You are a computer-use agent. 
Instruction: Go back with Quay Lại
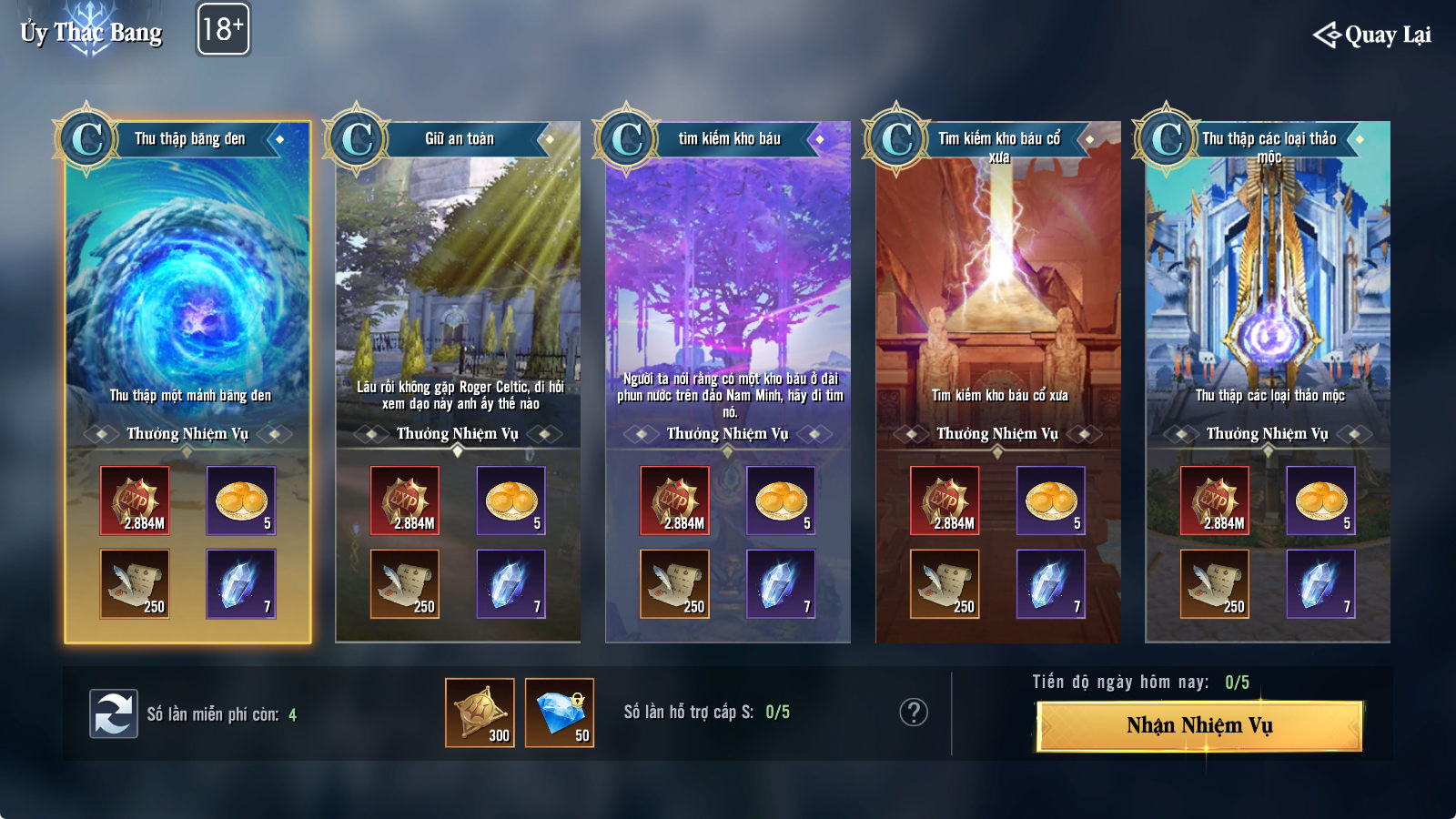pyautogui.click(x=1372, y=35)
